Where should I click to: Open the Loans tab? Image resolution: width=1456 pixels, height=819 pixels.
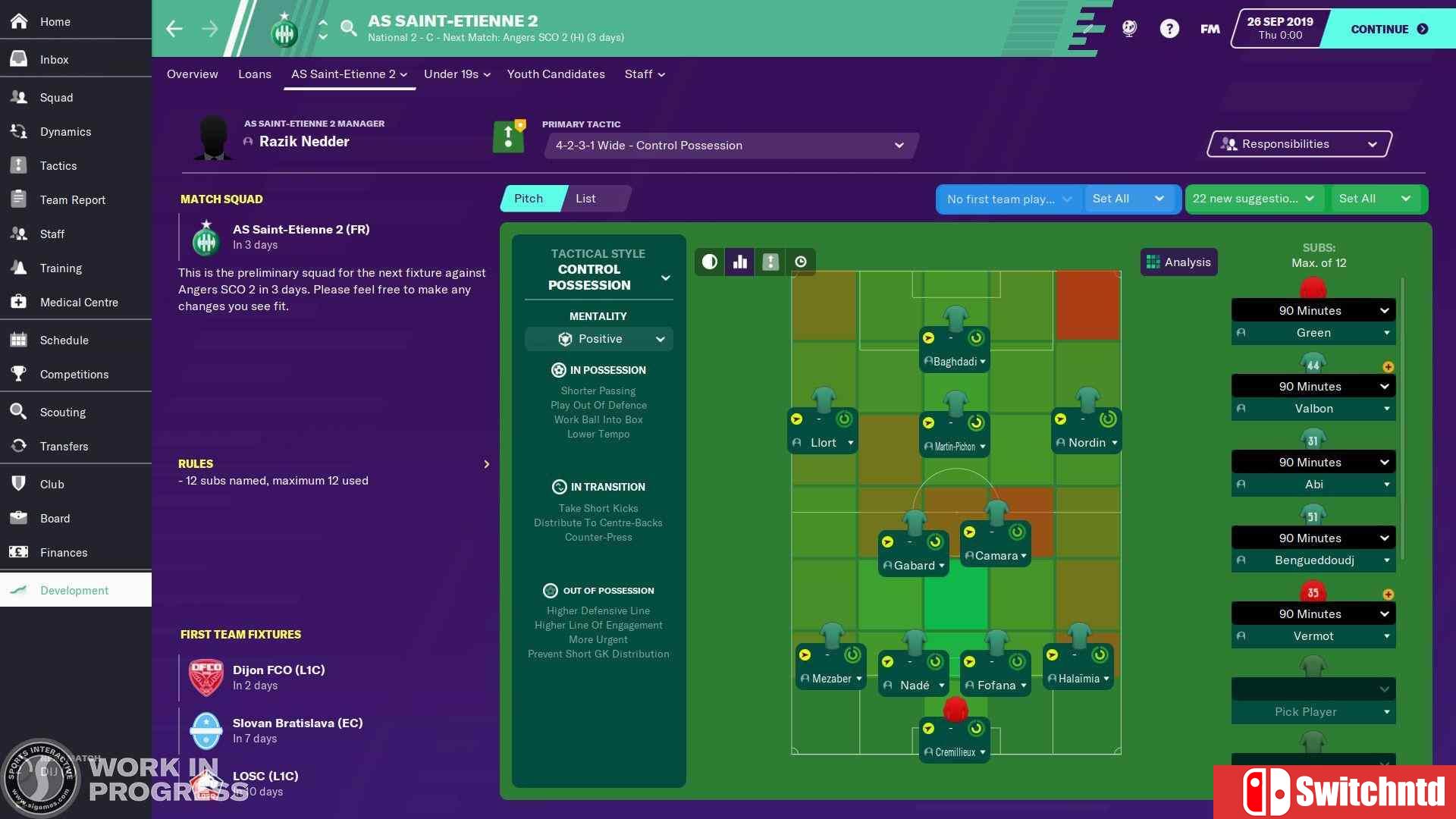point(255,74)
